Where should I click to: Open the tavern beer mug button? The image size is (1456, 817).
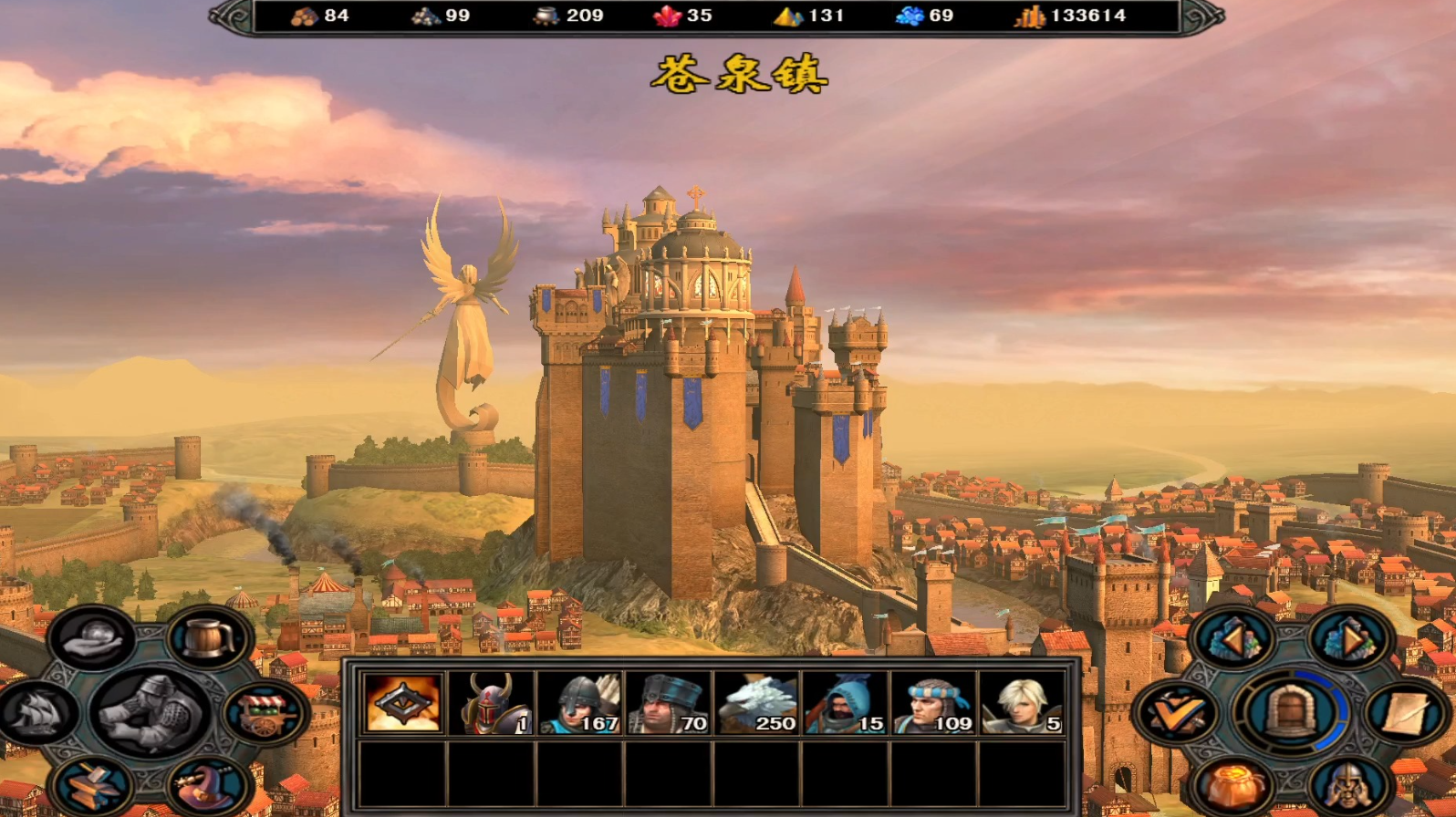click(x=210, y=639)
